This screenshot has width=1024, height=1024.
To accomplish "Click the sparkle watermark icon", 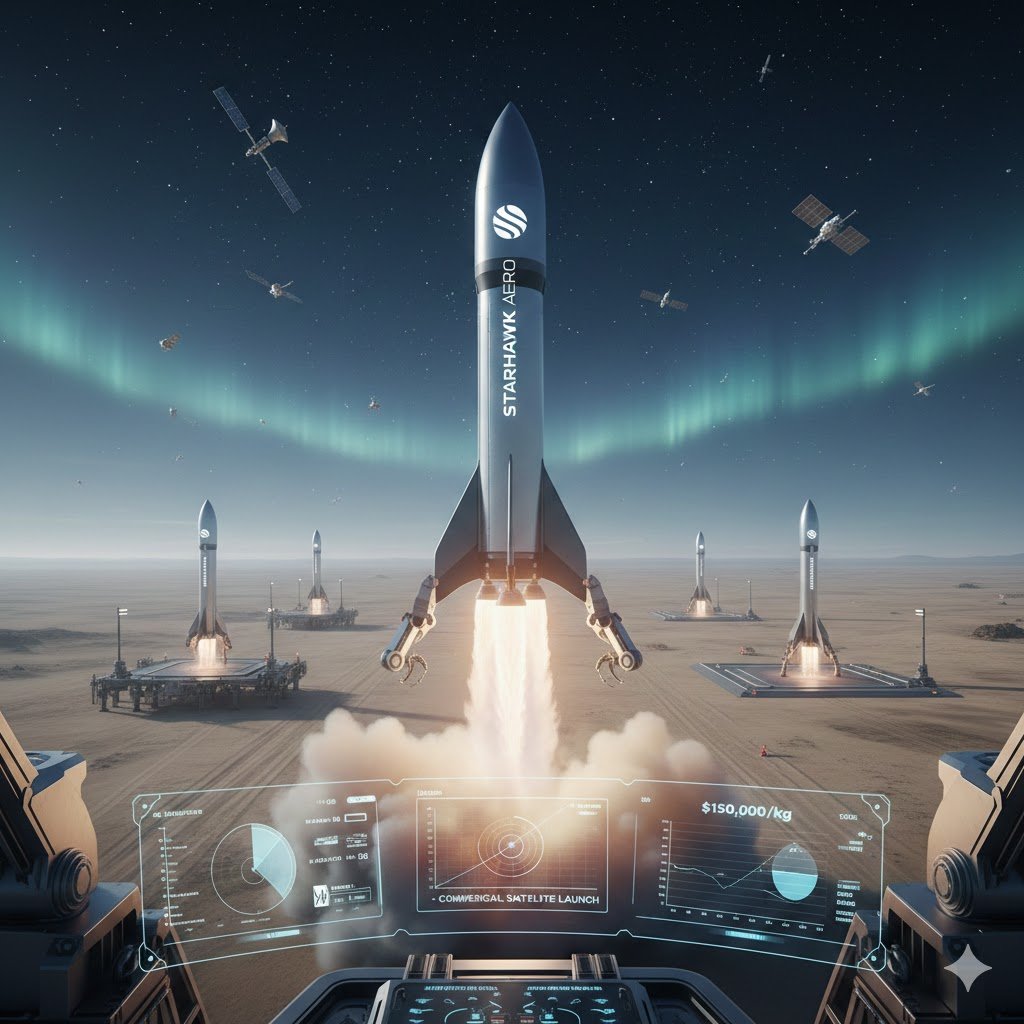I will (967, 968).
